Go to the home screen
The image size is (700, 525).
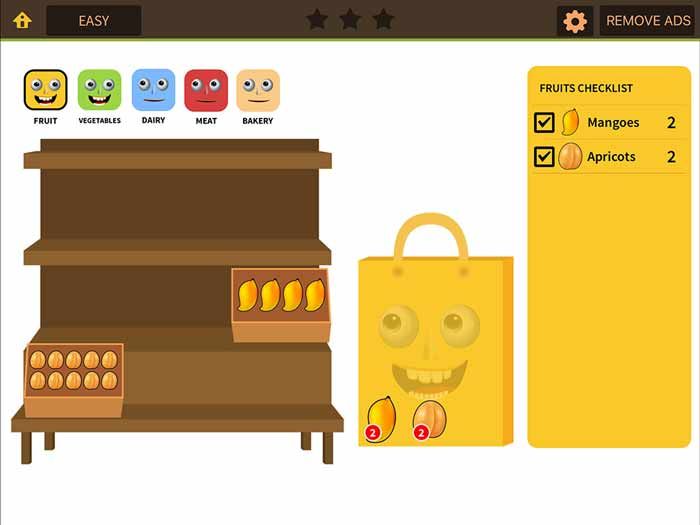(x=22, y=20)
